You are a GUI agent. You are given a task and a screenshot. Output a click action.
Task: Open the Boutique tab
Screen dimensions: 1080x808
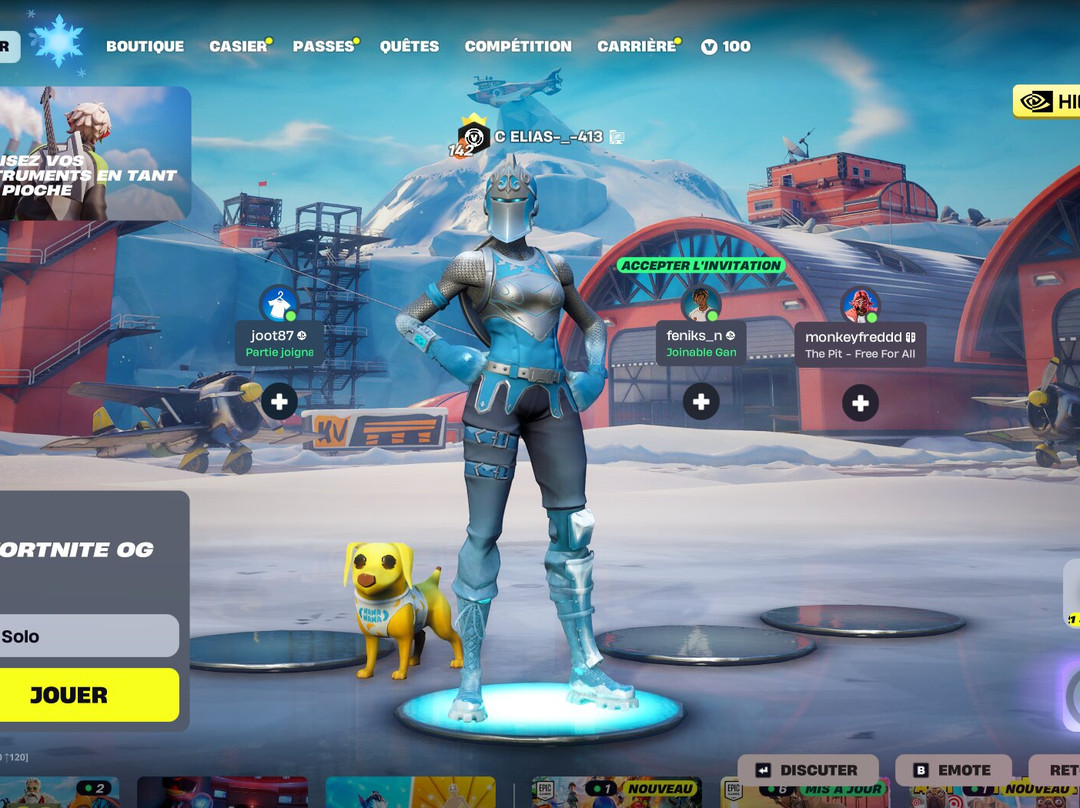click(x=145, y=46)
